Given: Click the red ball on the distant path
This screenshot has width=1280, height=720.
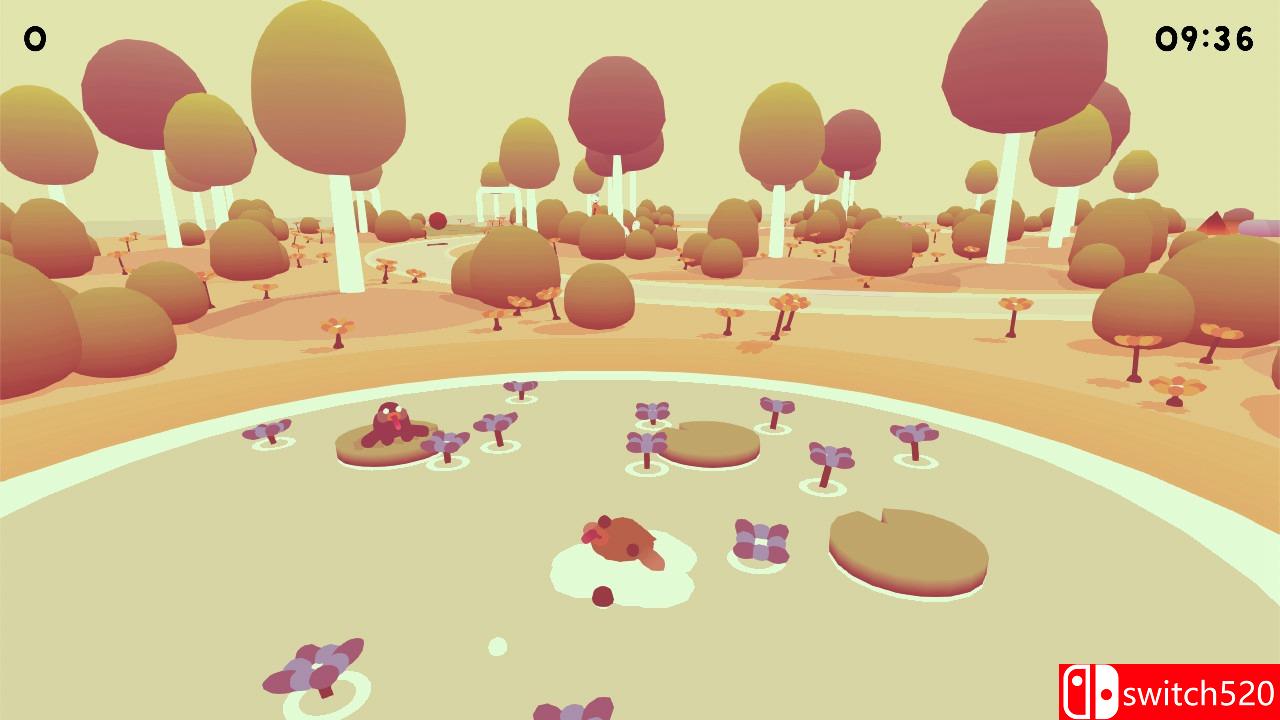Looking at the screenshot, I should (x=437, y=219).
